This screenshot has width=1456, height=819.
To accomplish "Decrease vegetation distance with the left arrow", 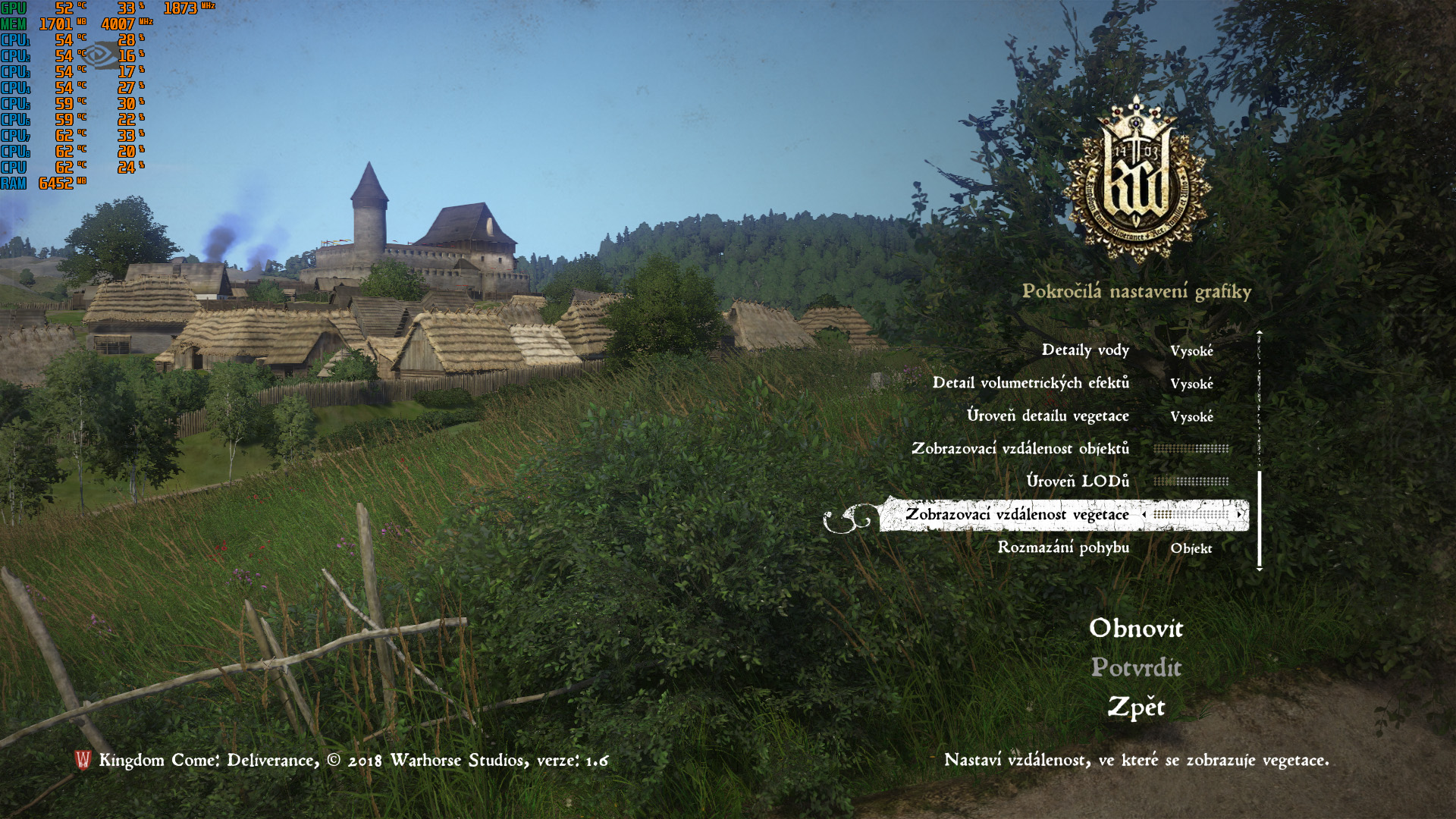I will [1144, 515].
